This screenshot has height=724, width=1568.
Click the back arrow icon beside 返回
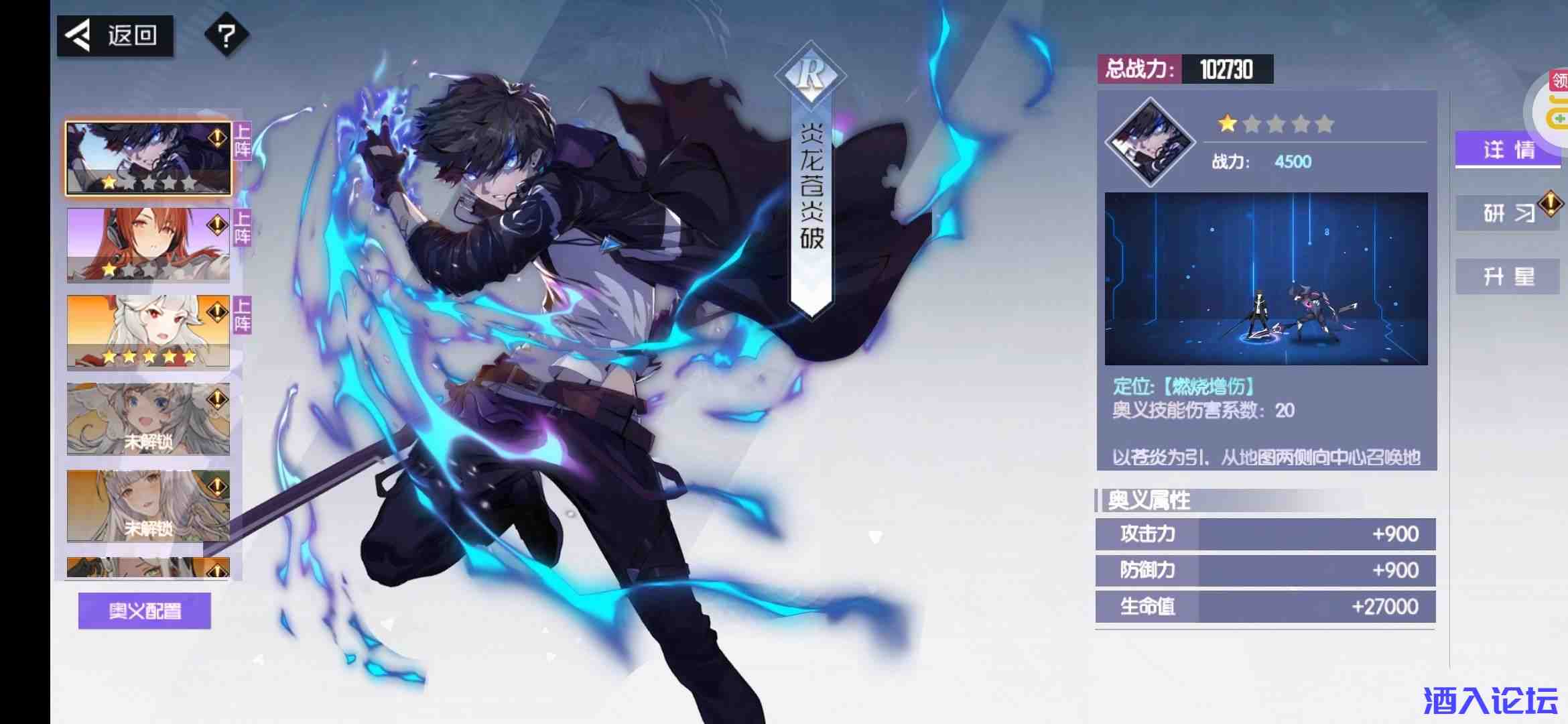point(78,35)
